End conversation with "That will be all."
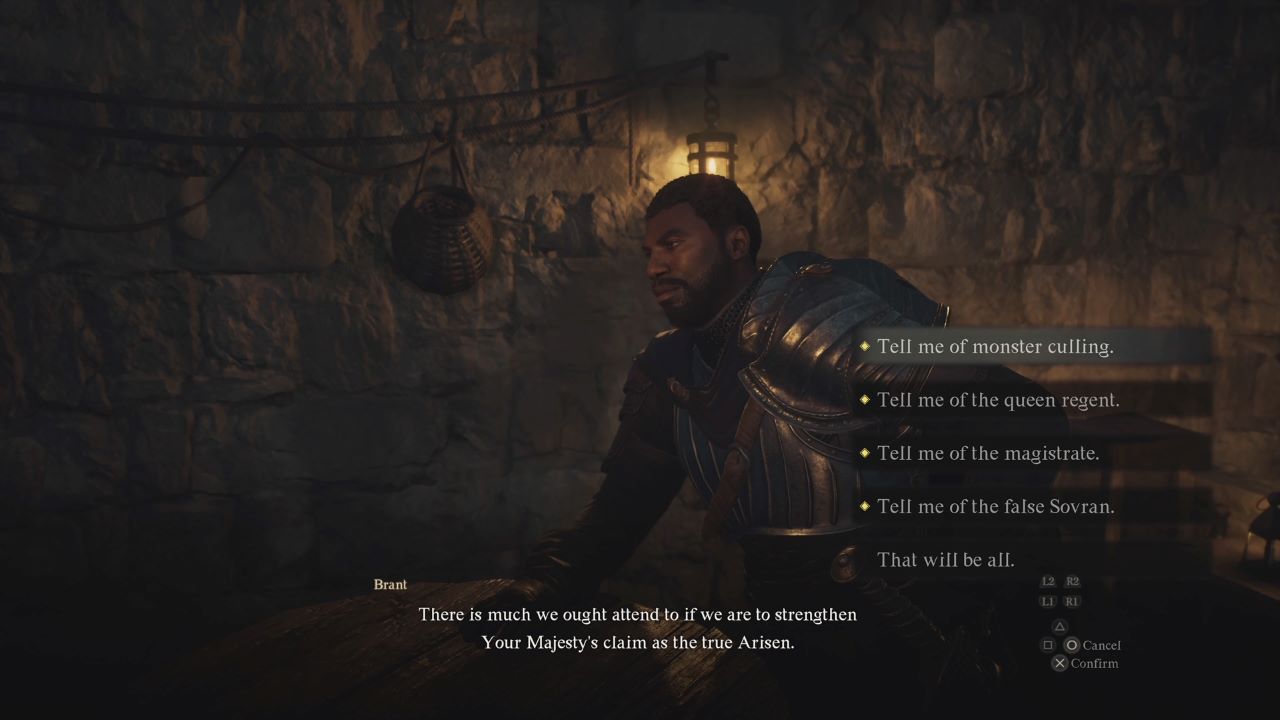The image size is (1280, 720). pyautogui.click(x=945, y=560)
